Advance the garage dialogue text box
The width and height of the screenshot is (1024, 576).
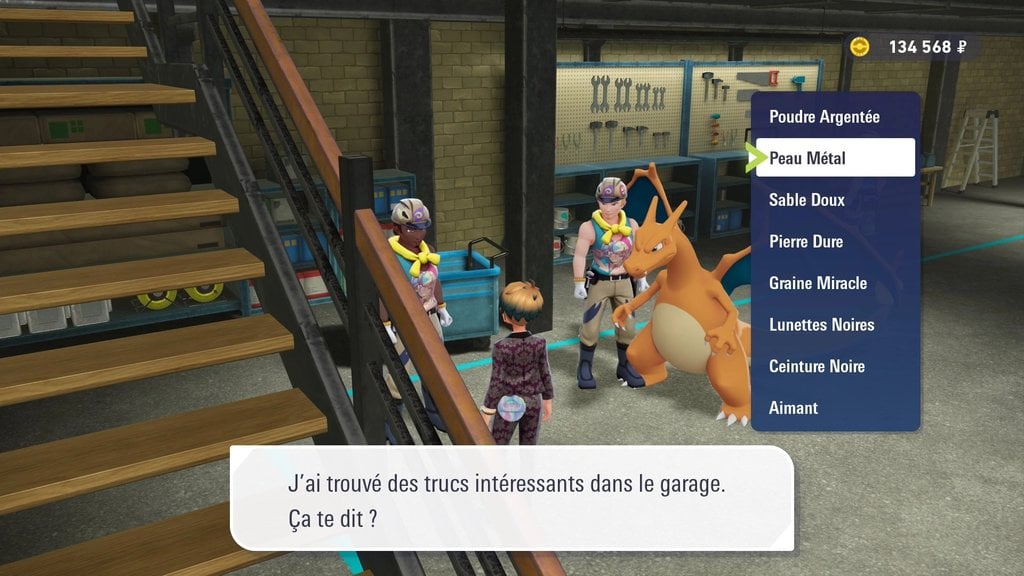[511, 498]
